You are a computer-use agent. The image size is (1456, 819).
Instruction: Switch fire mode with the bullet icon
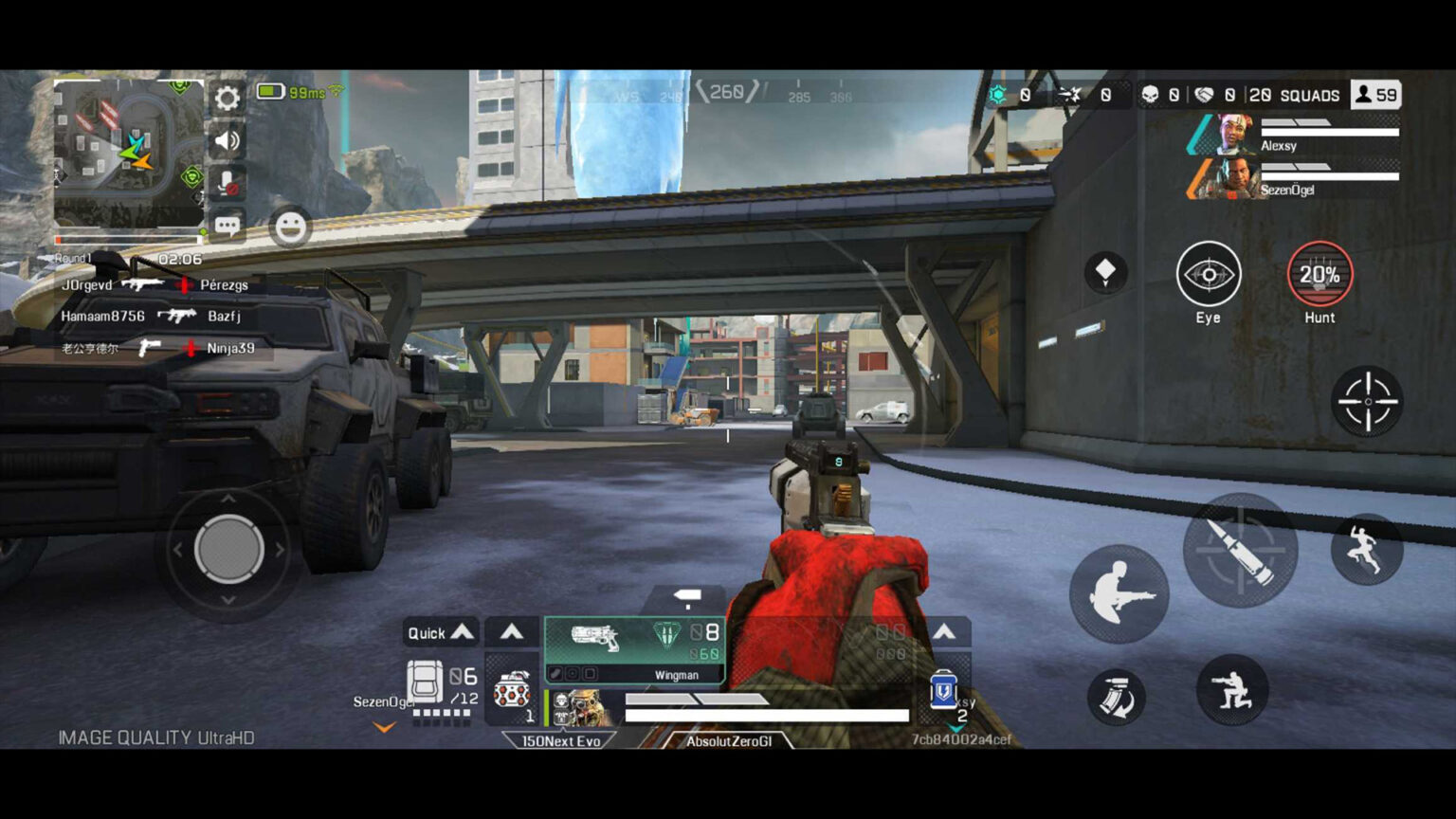click(x=1240, y=551)
